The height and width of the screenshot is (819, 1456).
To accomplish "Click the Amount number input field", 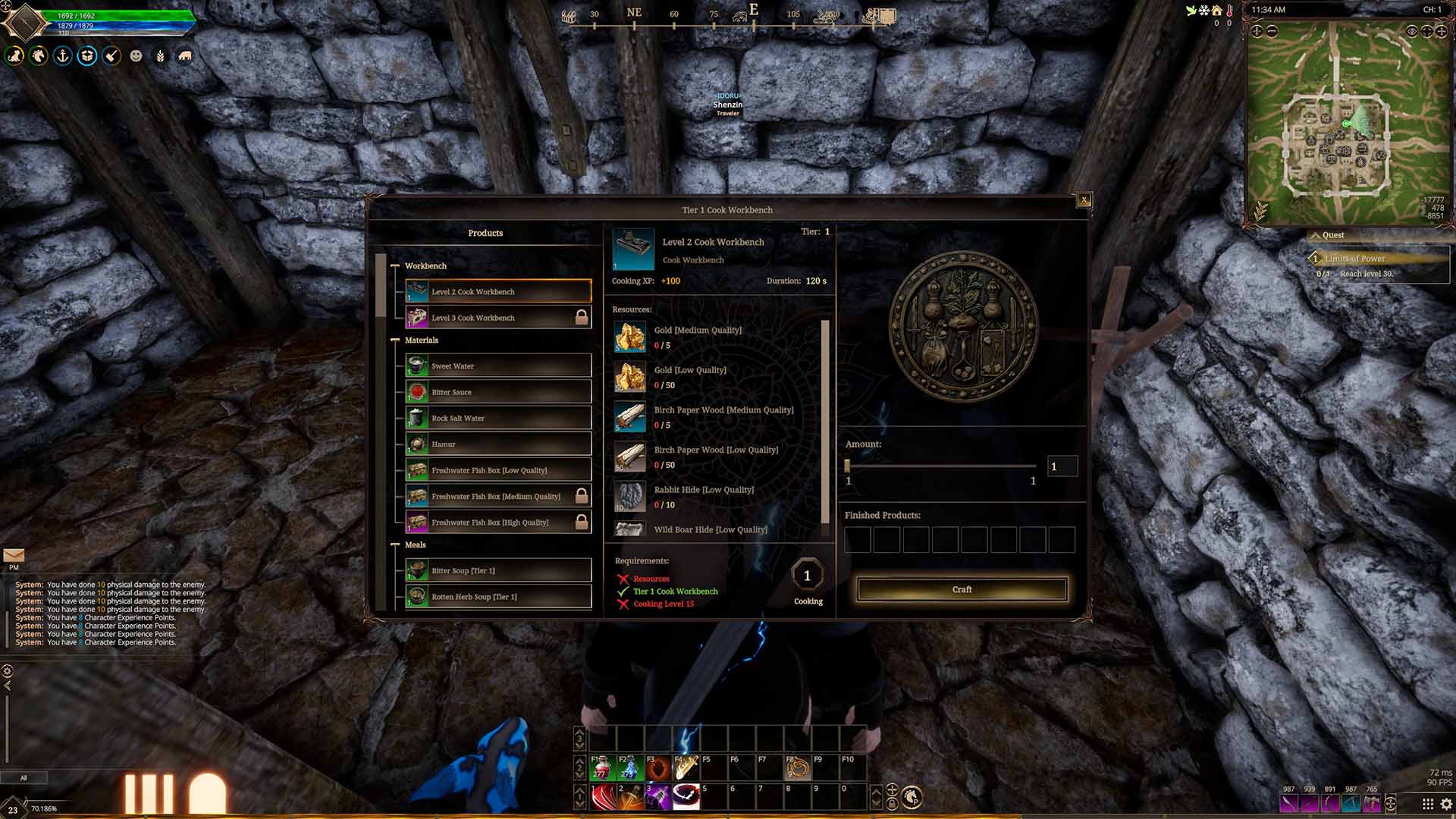I will pos(1062,466).
